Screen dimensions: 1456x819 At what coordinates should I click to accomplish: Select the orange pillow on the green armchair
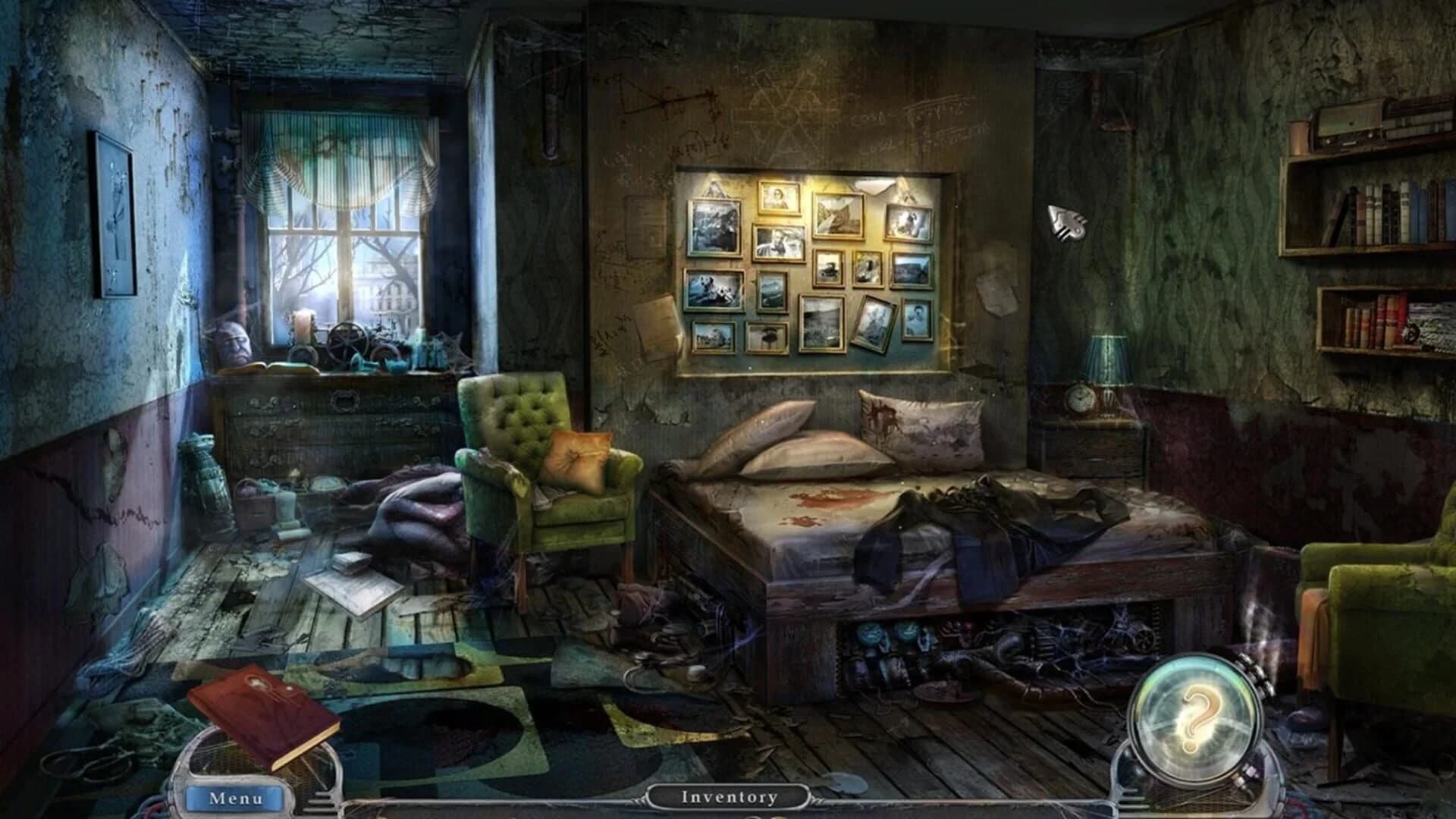[578, 459]
